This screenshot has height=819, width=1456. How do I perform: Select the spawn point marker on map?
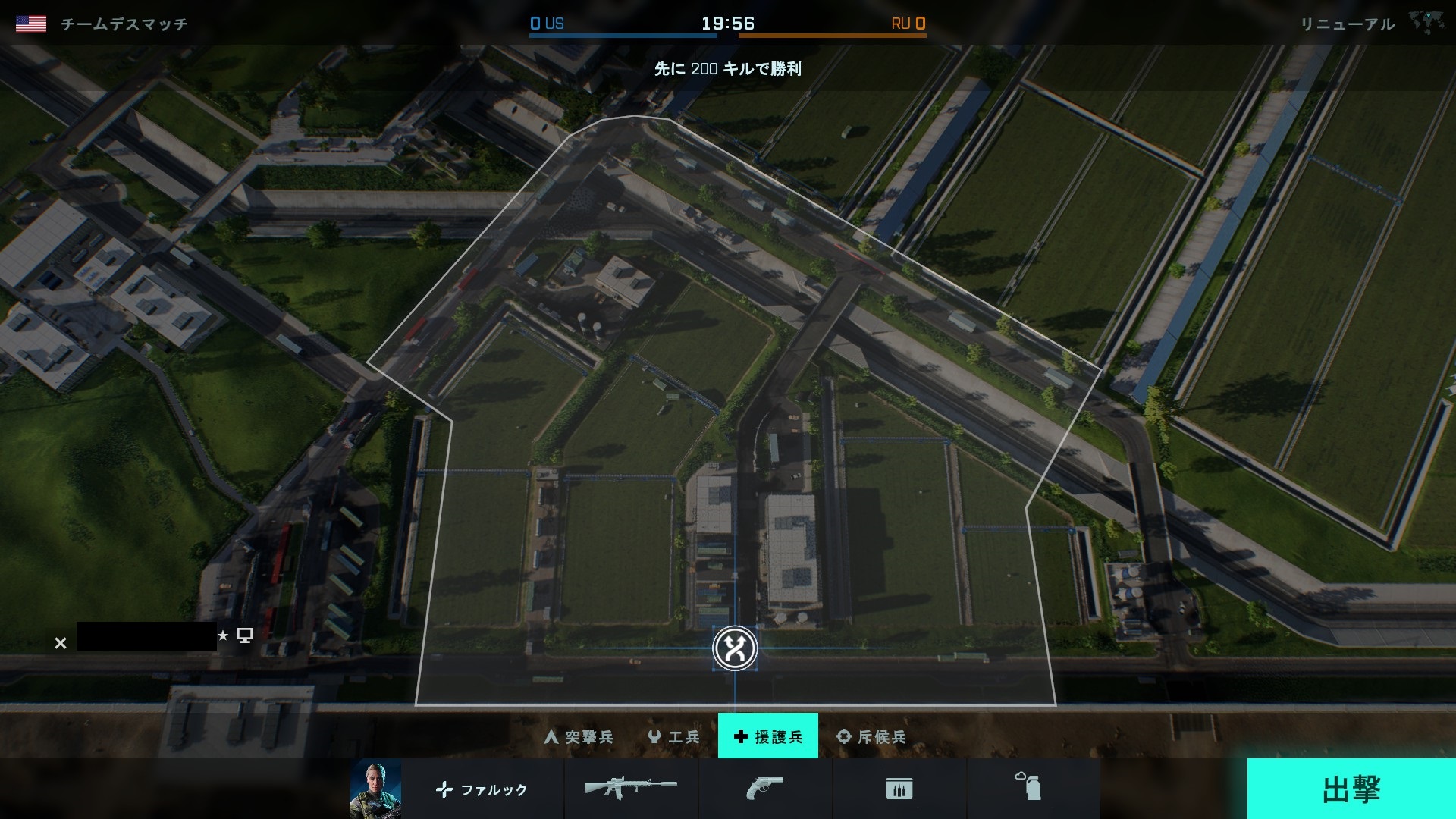735,648
